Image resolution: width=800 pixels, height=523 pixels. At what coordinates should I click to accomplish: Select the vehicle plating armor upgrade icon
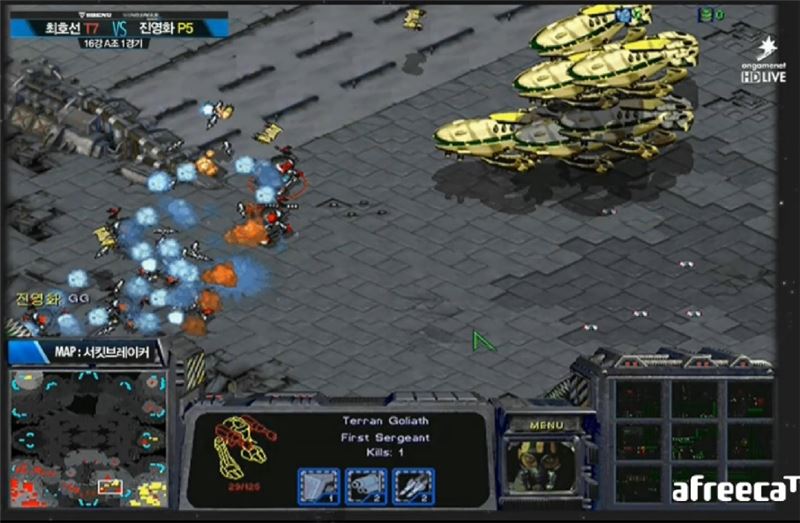[318, 486]
